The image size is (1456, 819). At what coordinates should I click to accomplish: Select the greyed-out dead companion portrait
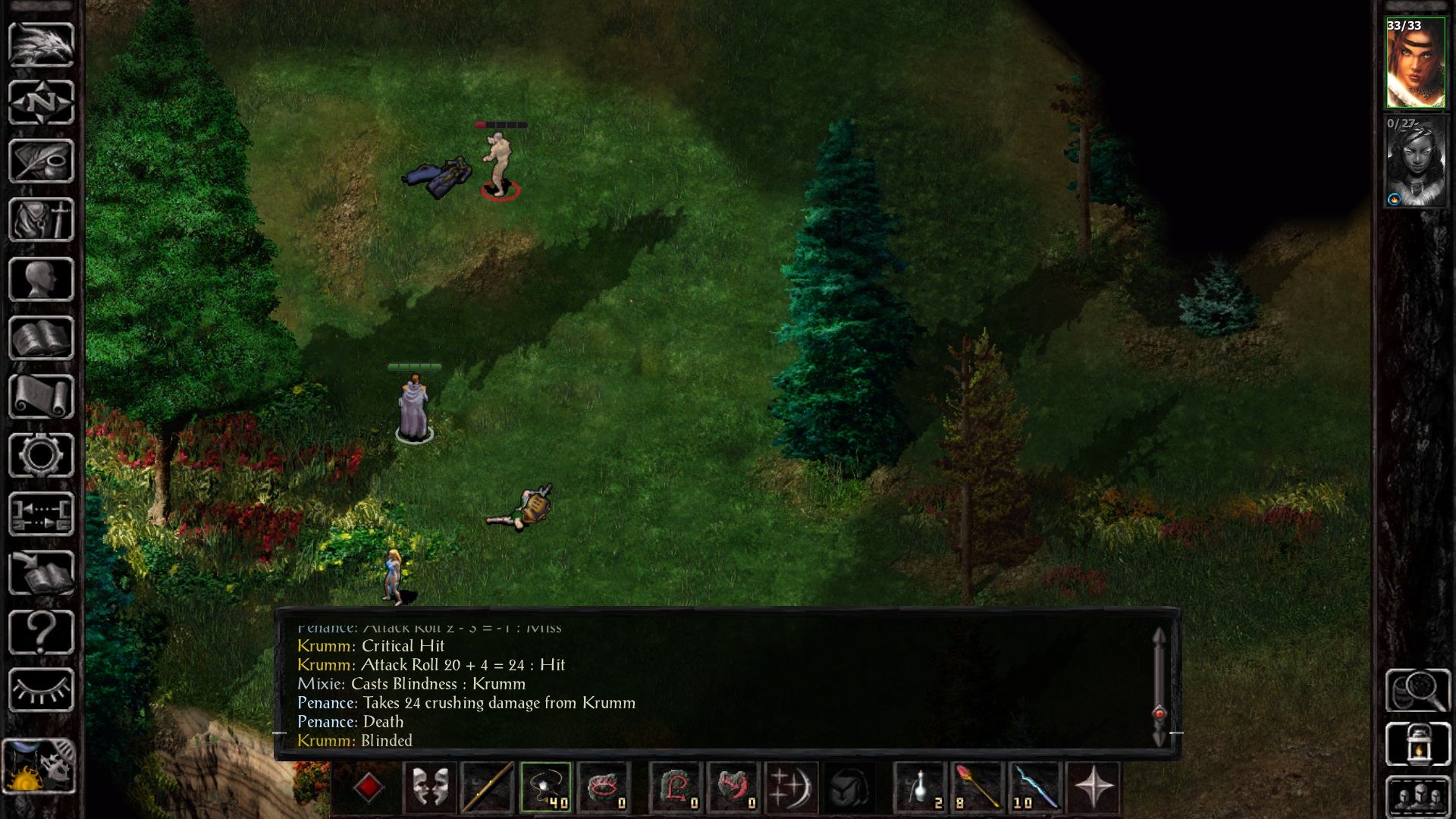tap(1415, 162)
